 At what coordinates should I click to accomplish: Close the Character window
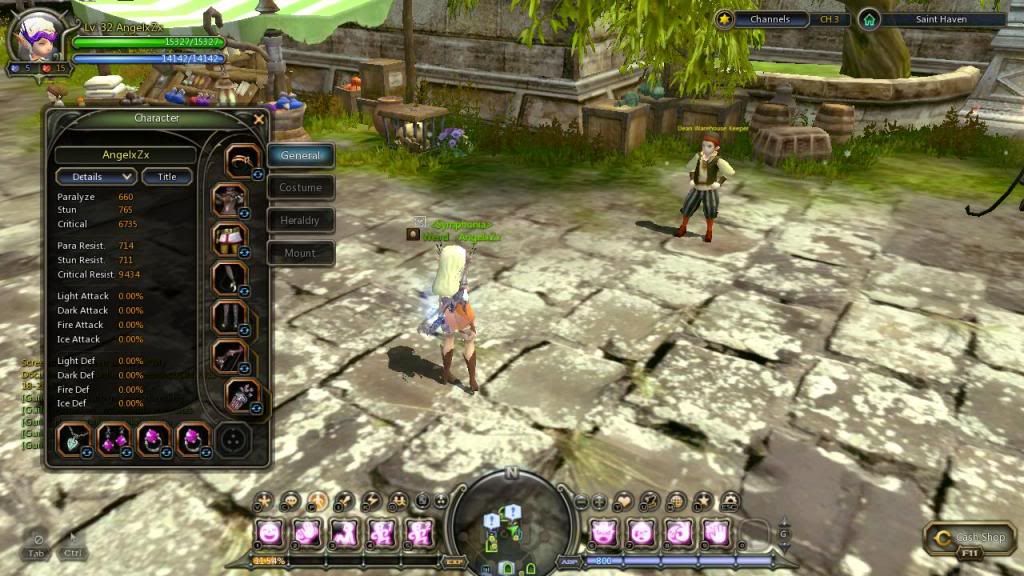(x=259, y=119)
